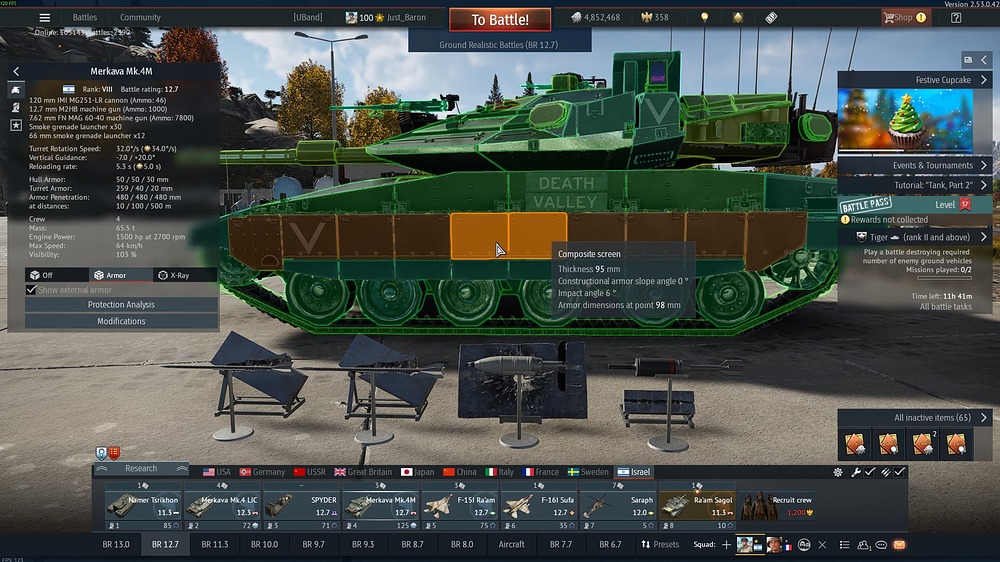
Task: Toggle the Show external armor checkbox
Action: coord(31,290)
